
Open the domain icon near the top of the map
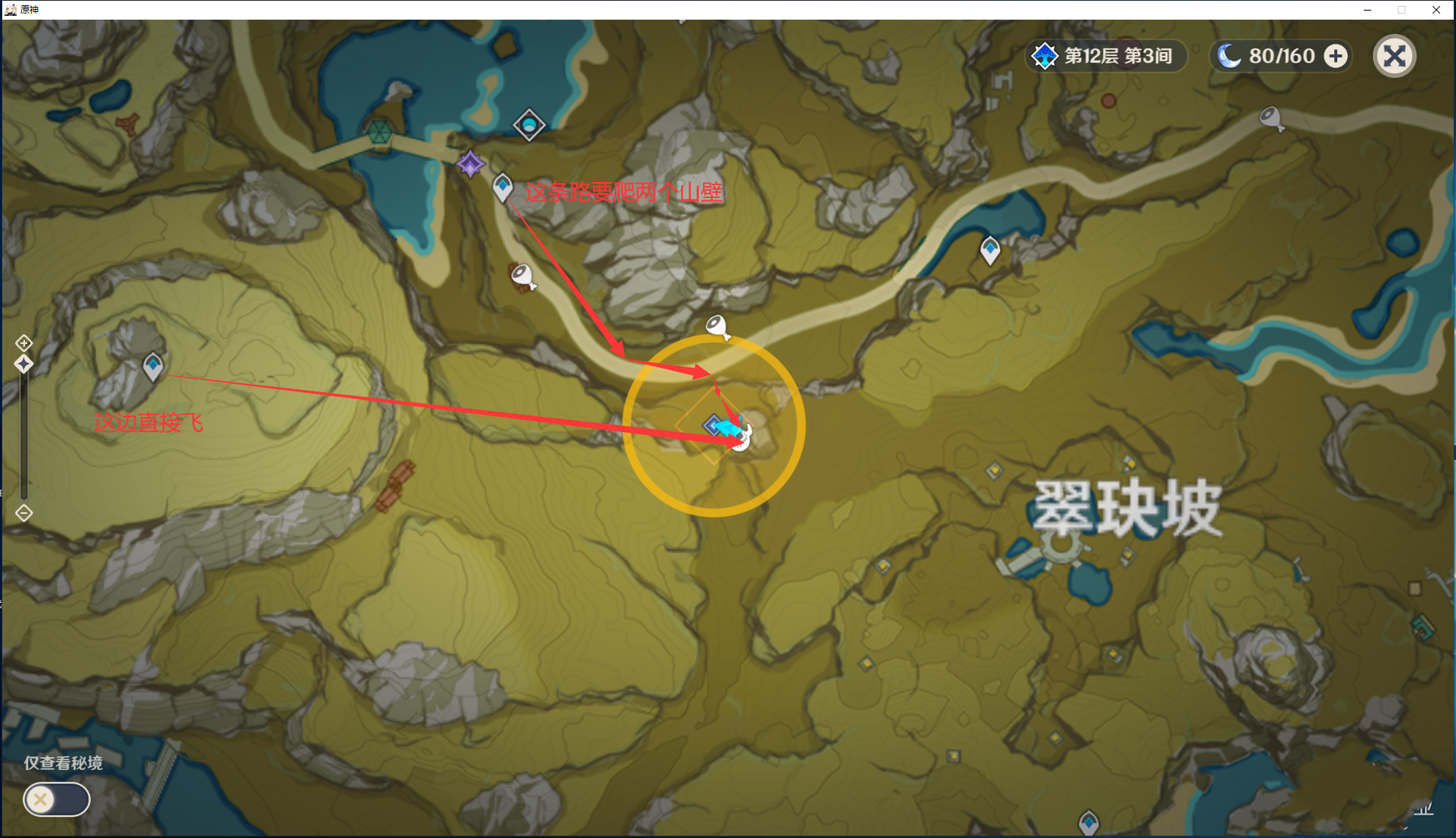tap(529, 125)
